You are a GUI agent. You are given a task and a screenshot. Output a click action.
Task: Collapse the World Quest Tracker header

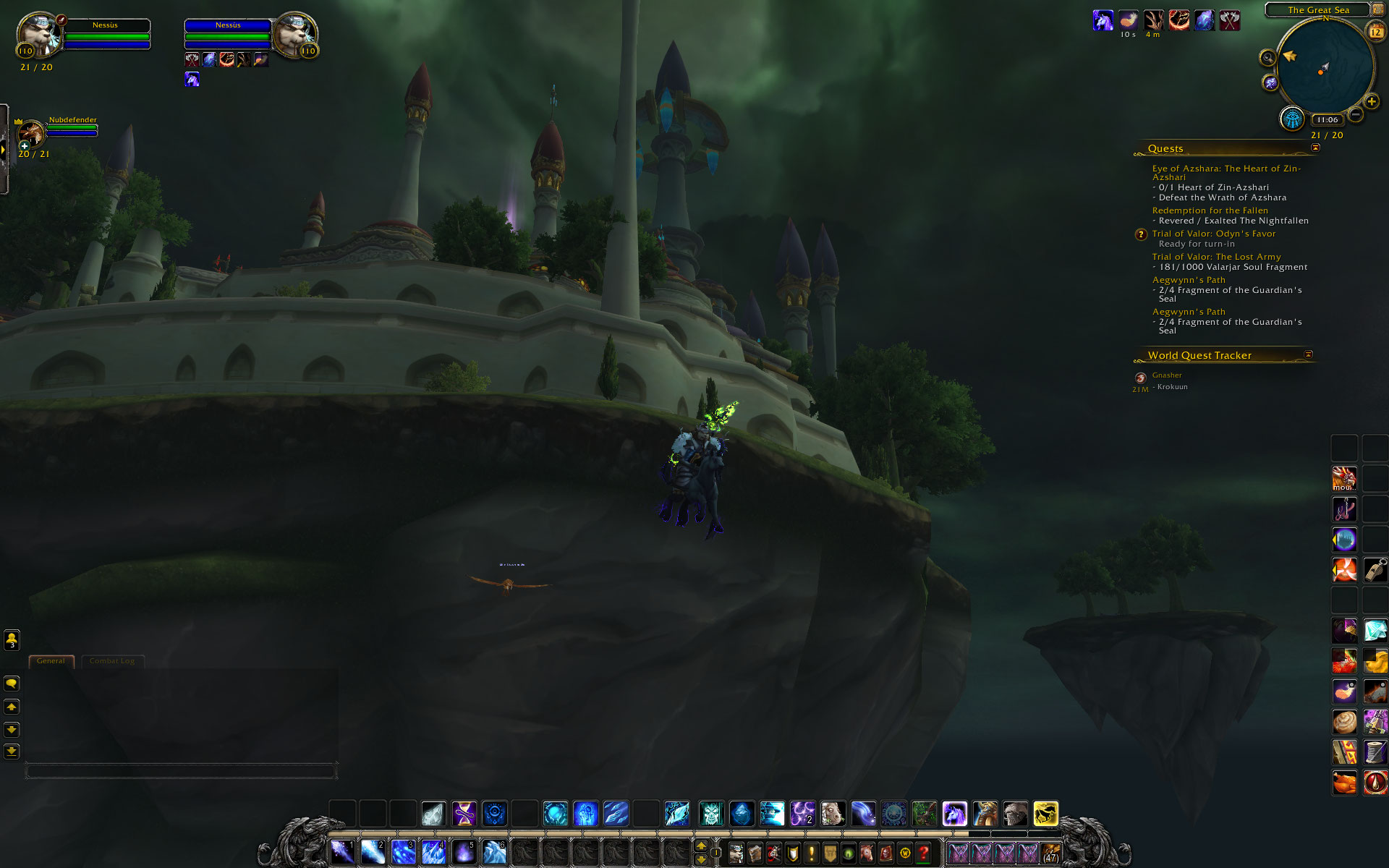1308,354
